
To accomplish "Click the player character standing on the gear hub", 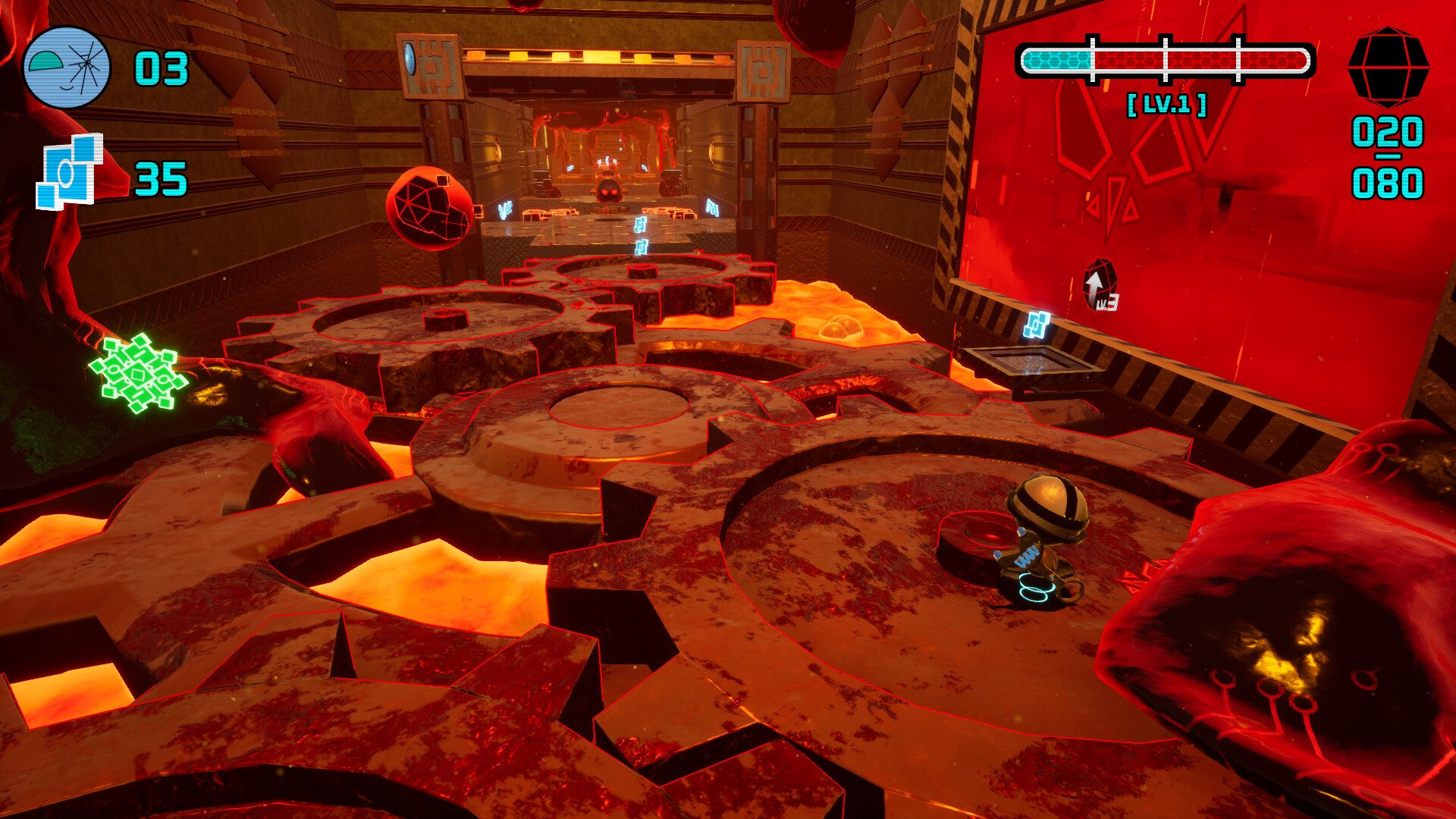I will [1044, 538].
